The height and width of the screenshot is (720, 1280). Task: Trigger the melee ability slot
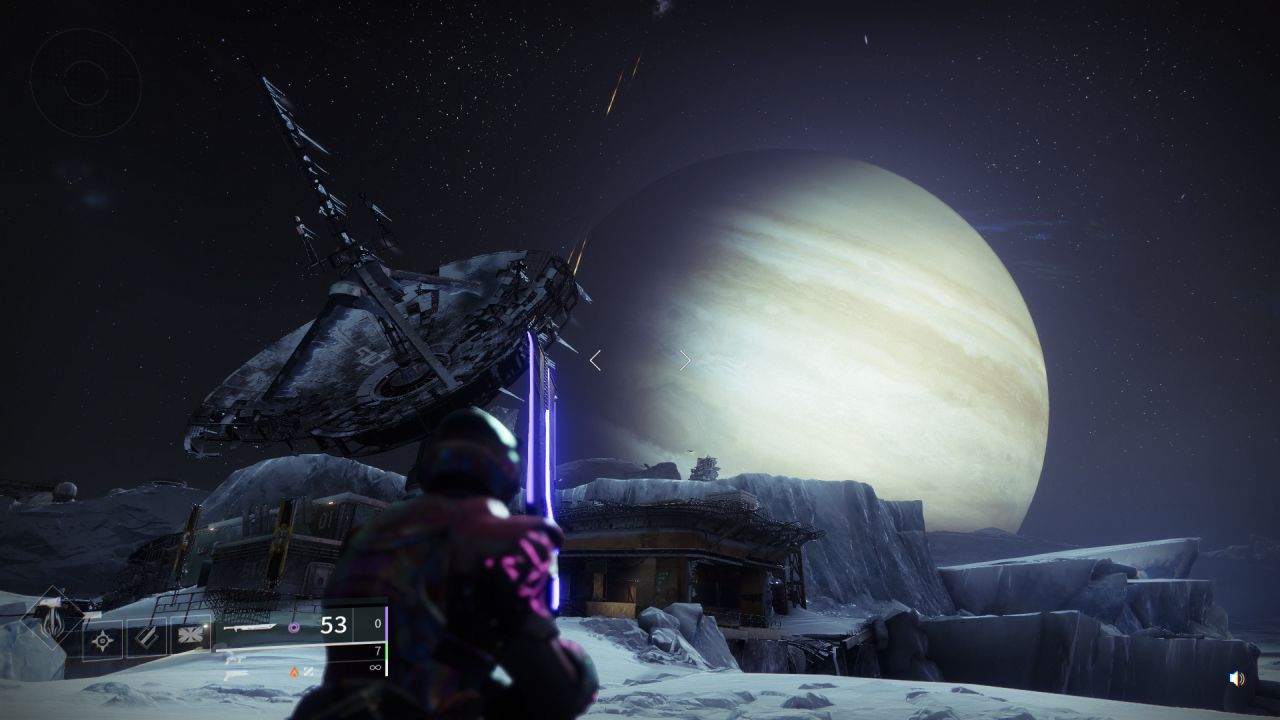[146, 637]
